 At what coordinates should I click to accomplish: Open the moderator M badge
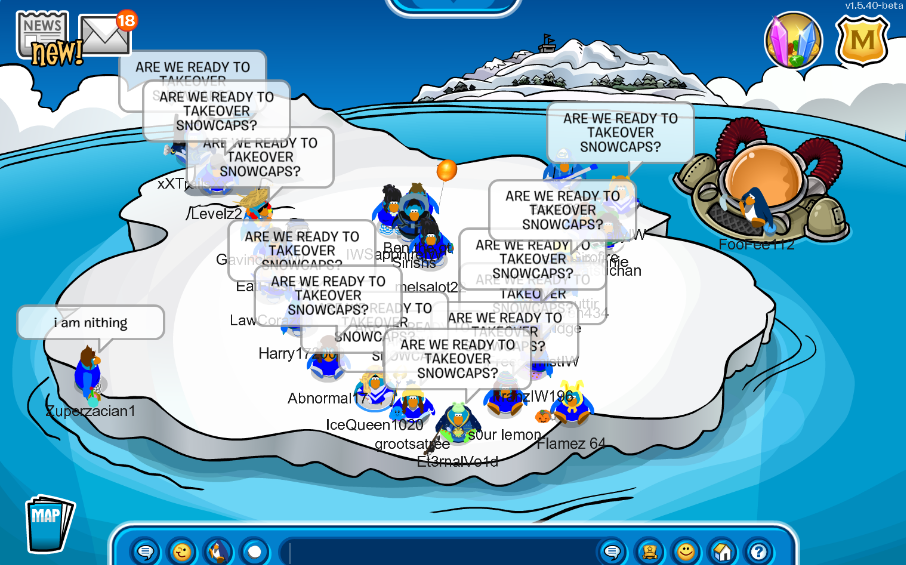tap(861, 41)
